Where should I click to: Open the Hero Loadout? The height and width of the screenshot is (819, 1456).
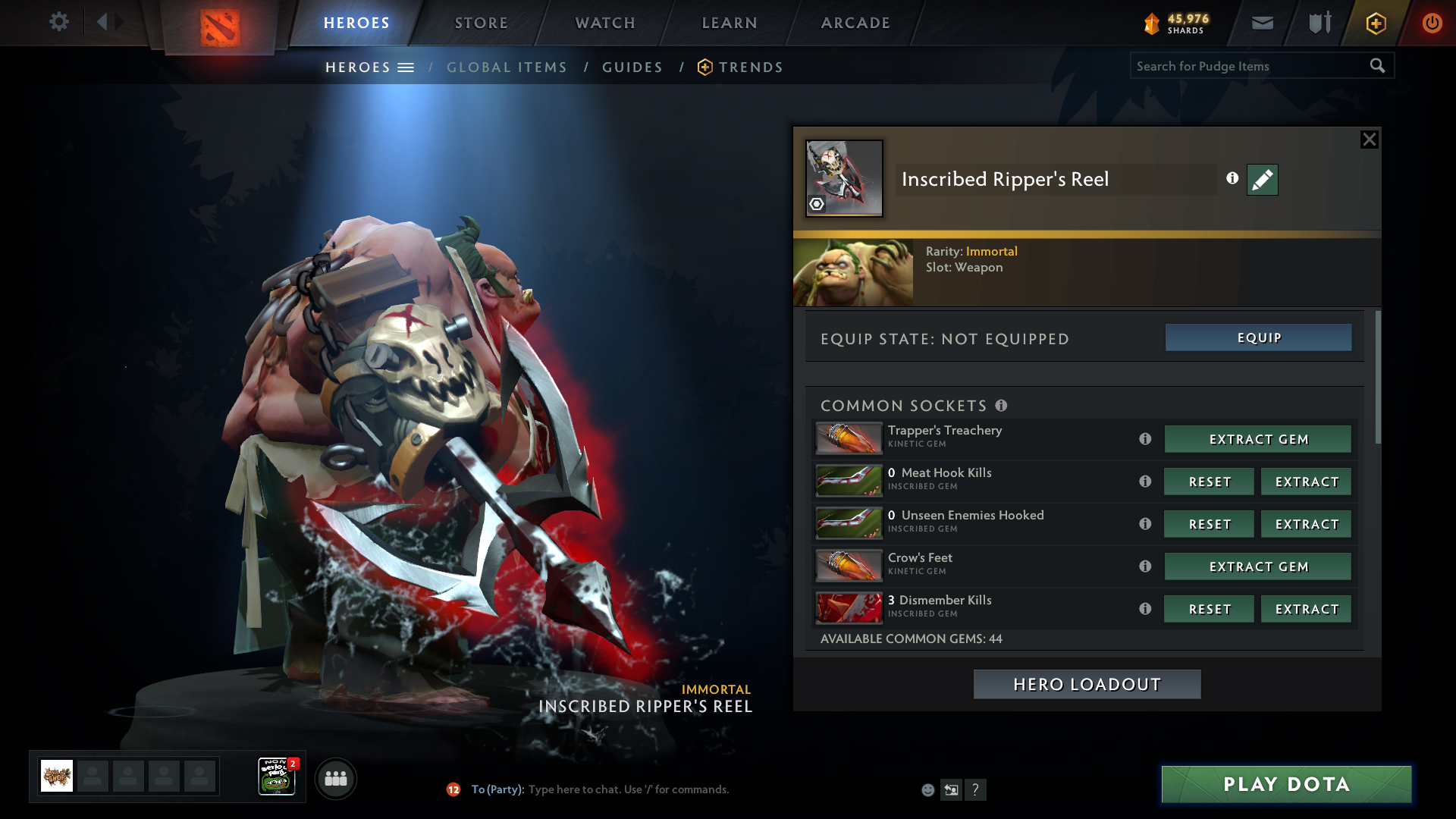click(1087, 684)
